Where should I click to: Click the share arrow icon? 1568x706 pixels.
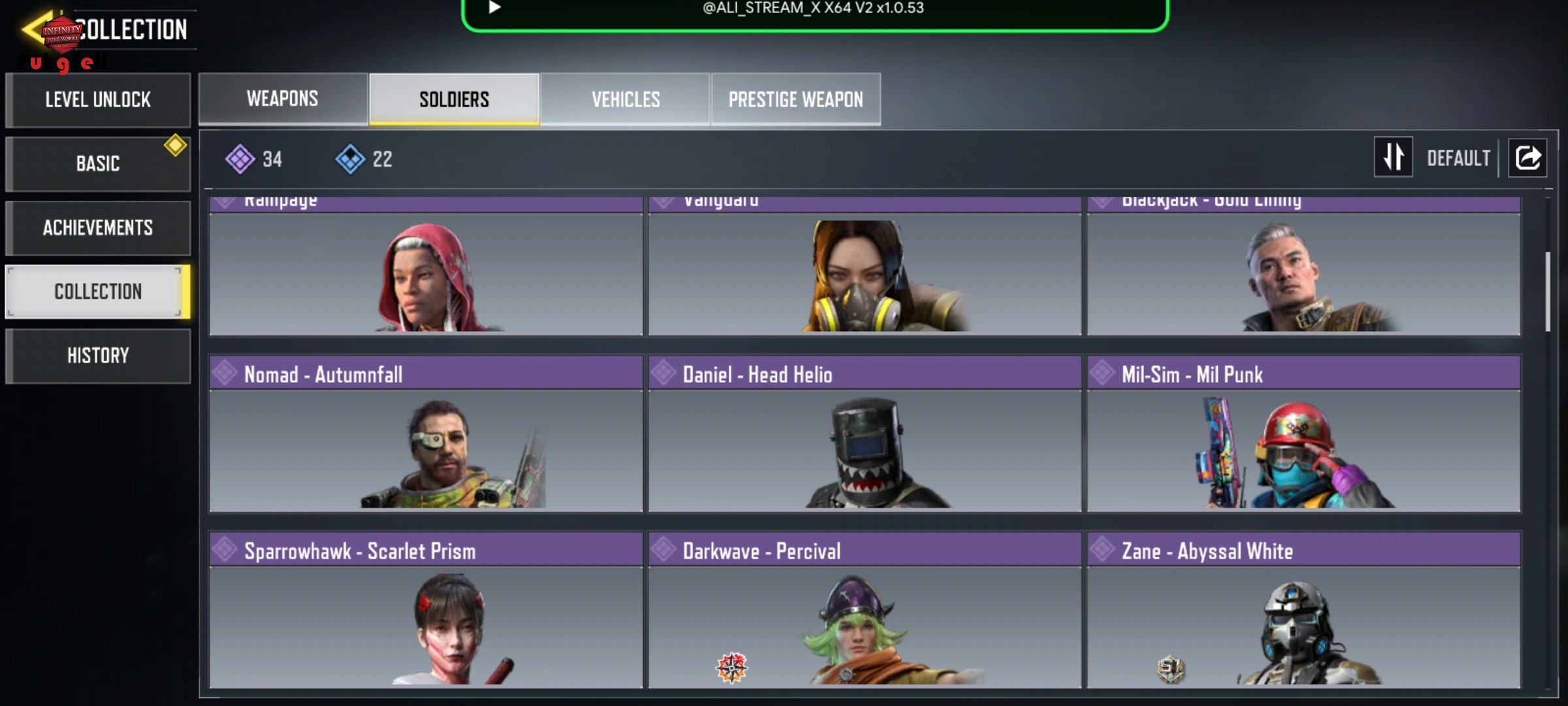coord(1527,158)
